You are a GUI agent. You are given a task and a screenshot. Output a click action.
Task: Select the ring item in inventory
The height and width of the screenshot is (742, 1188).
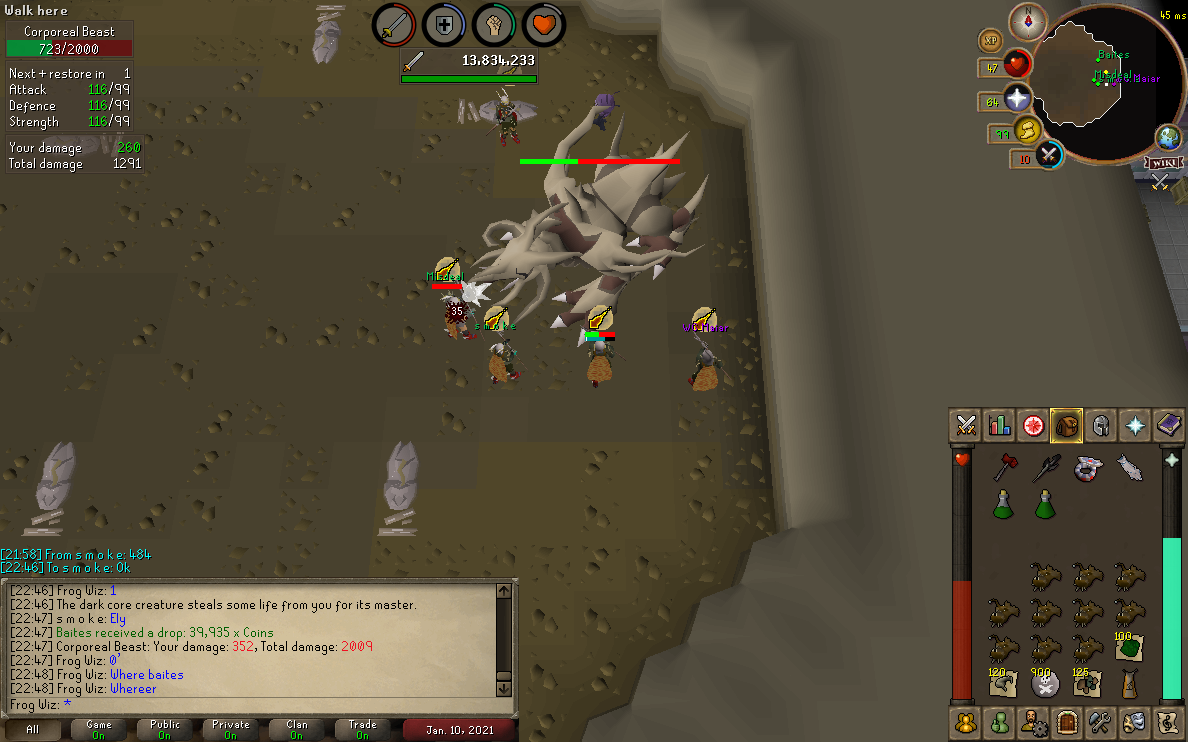1087,467
